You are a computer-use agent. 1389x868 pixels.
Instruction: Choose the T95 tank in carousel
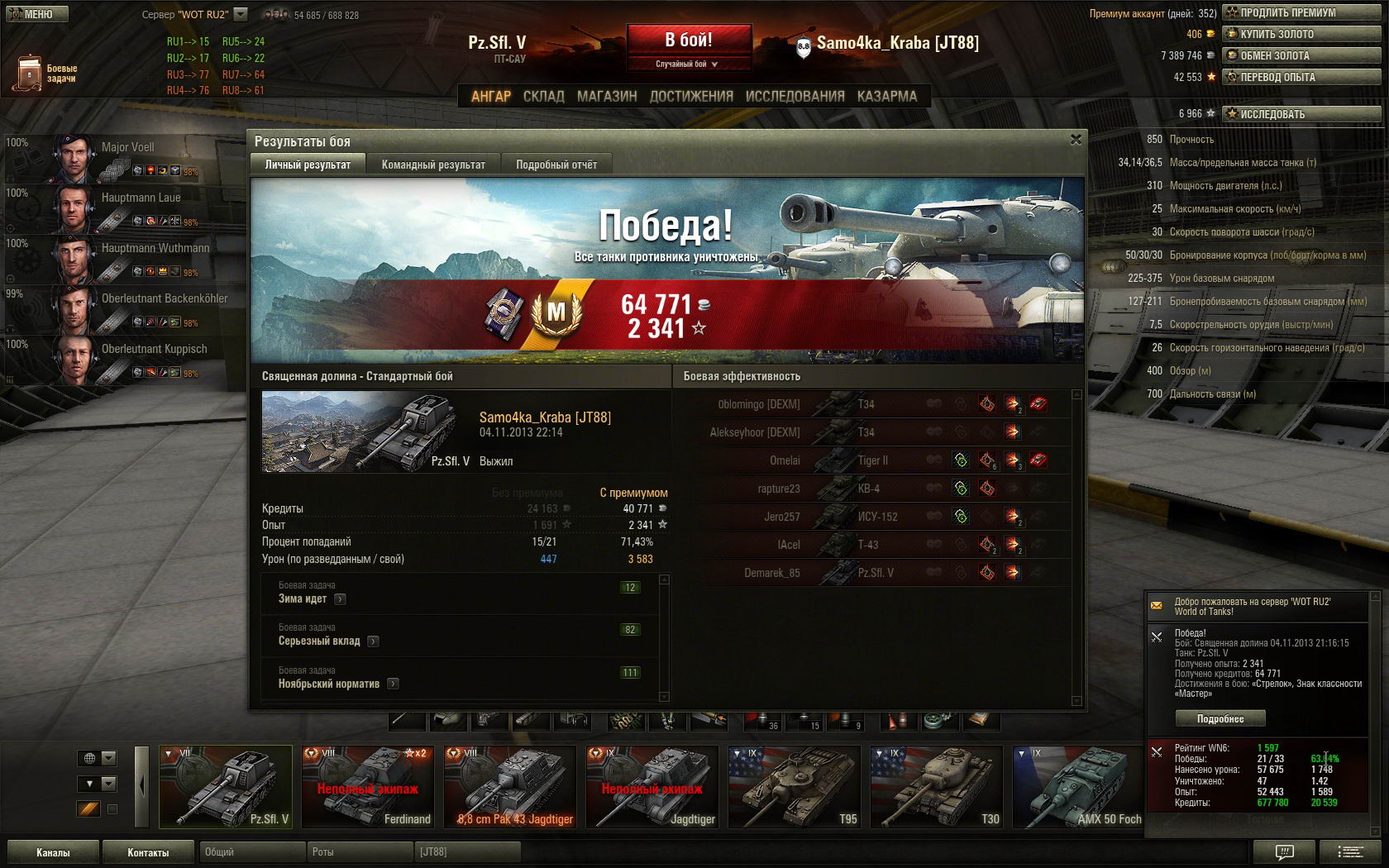795,786
